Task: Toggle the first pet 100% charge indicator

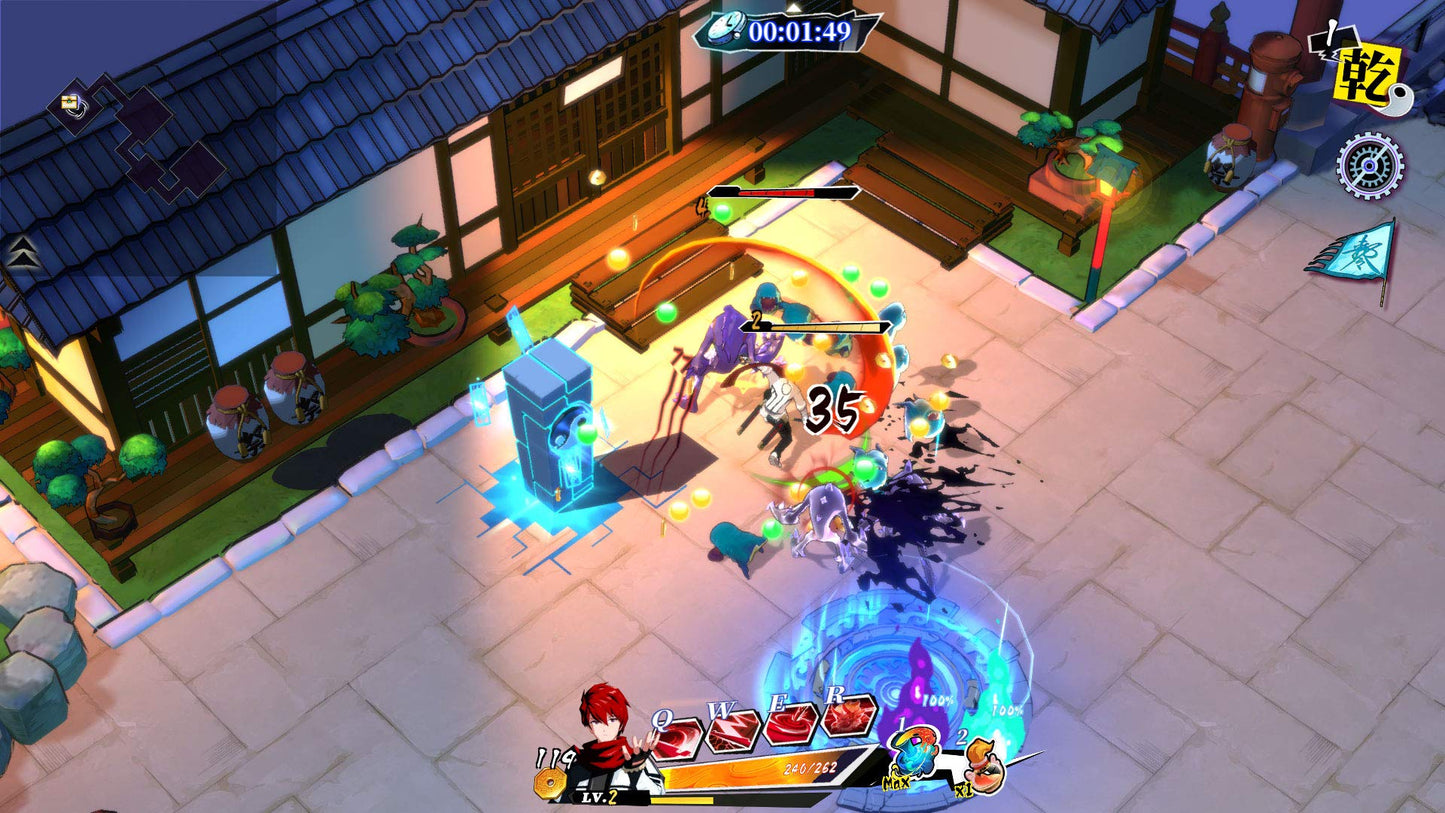Action: coord(936,702)
